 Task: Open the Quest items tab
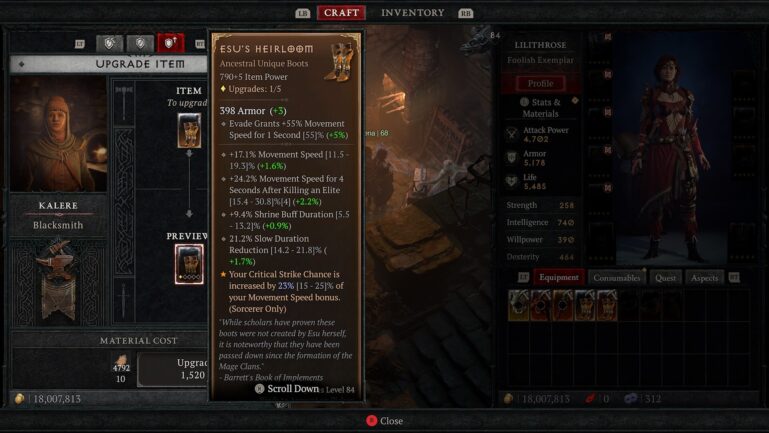click(665, 277)
